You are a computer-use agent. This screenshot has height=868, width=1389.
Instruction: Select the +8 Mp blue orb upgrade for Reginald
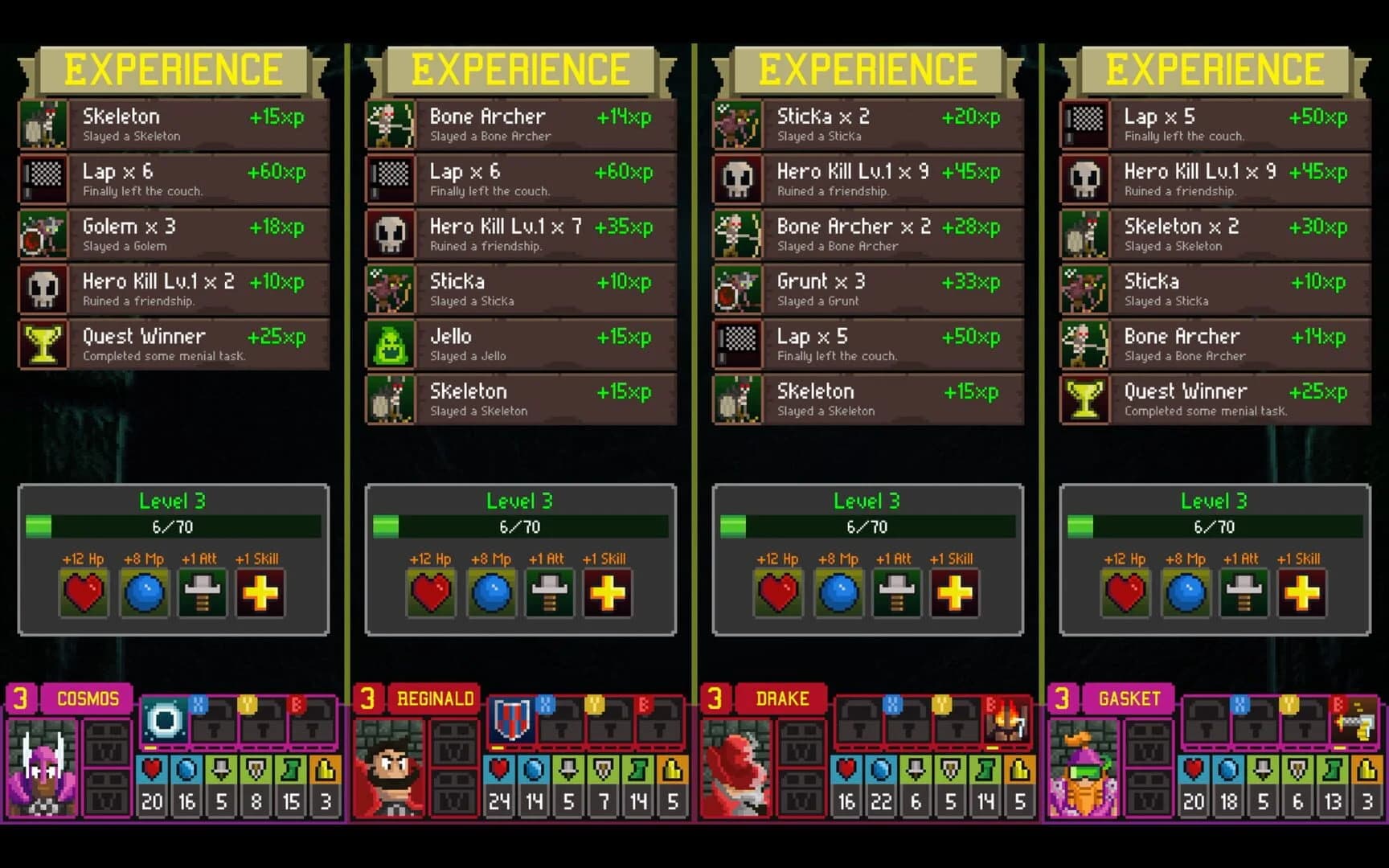point(491,593)
